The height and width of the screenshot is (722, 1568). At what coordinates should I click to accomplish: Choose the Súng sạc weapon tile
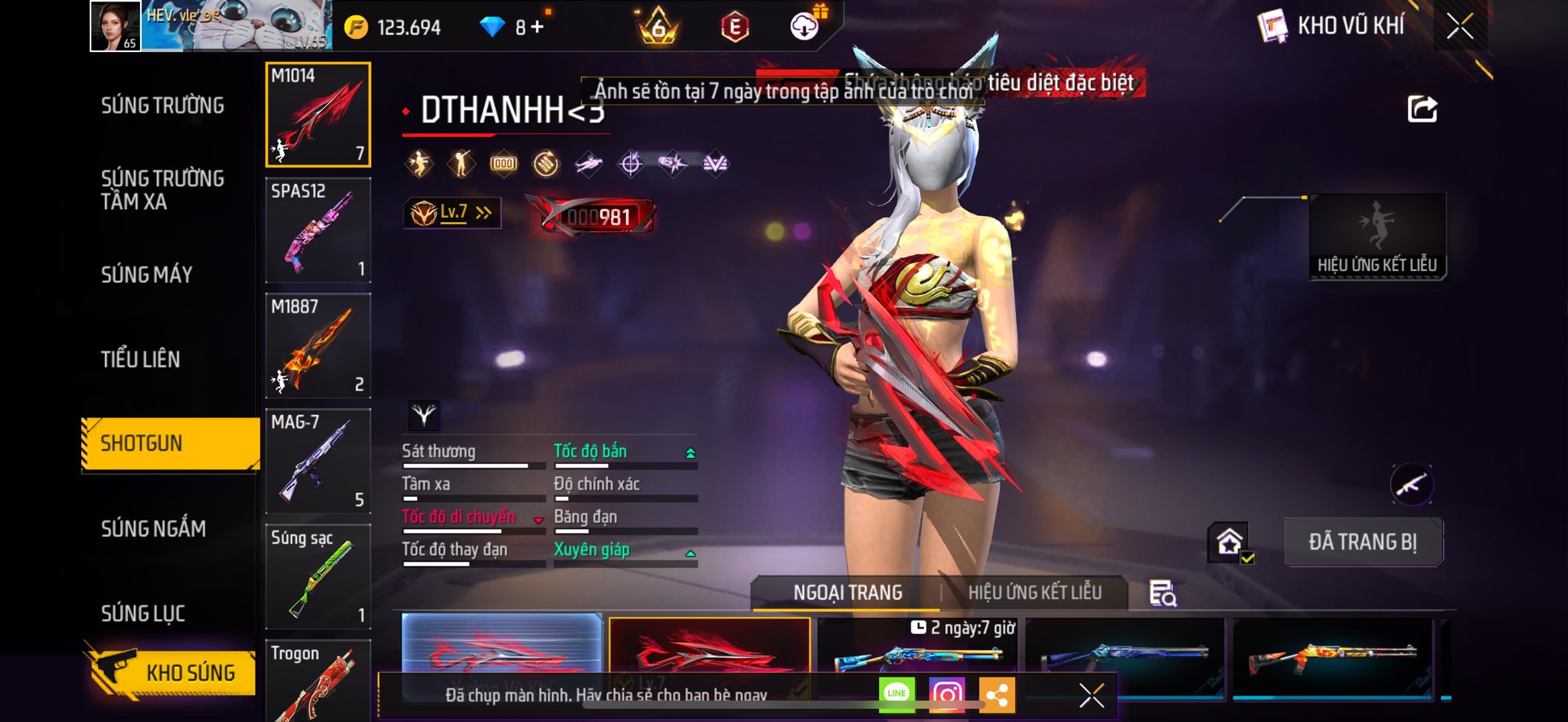[x=318, y=577]
